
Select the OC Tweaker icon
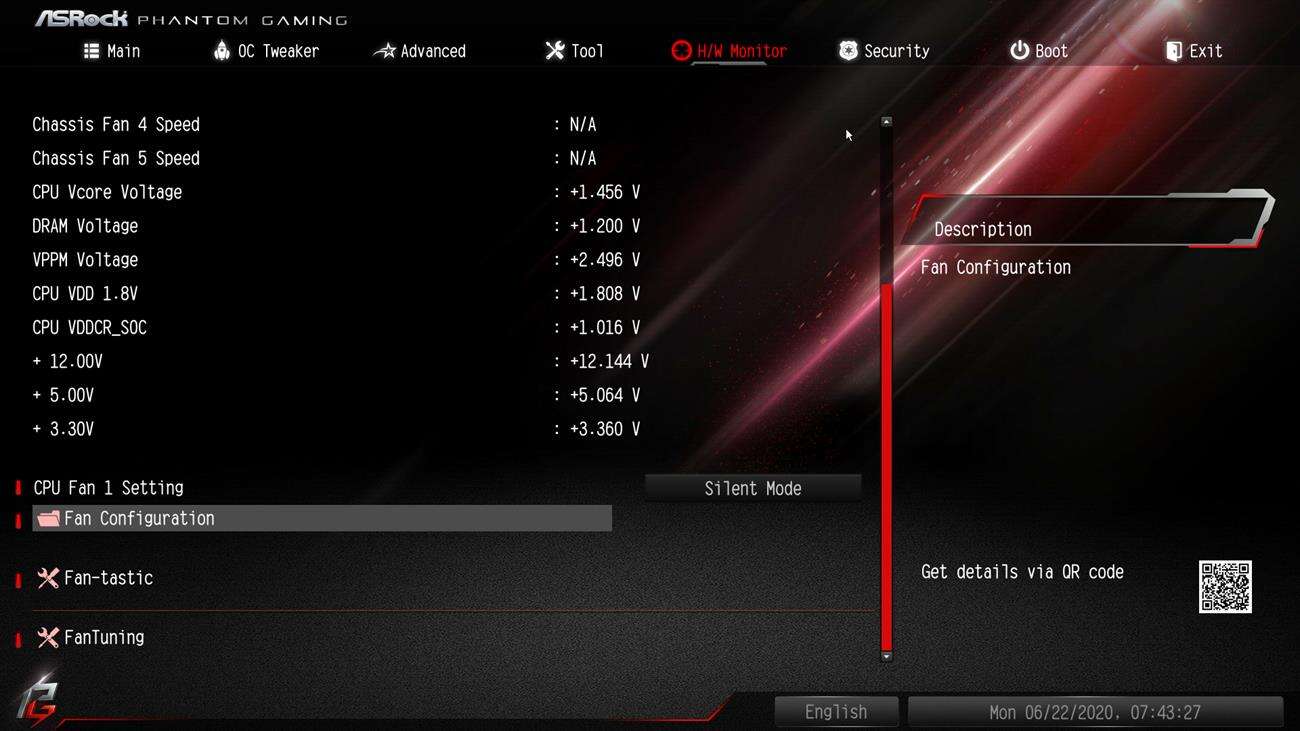pos(222,49)
